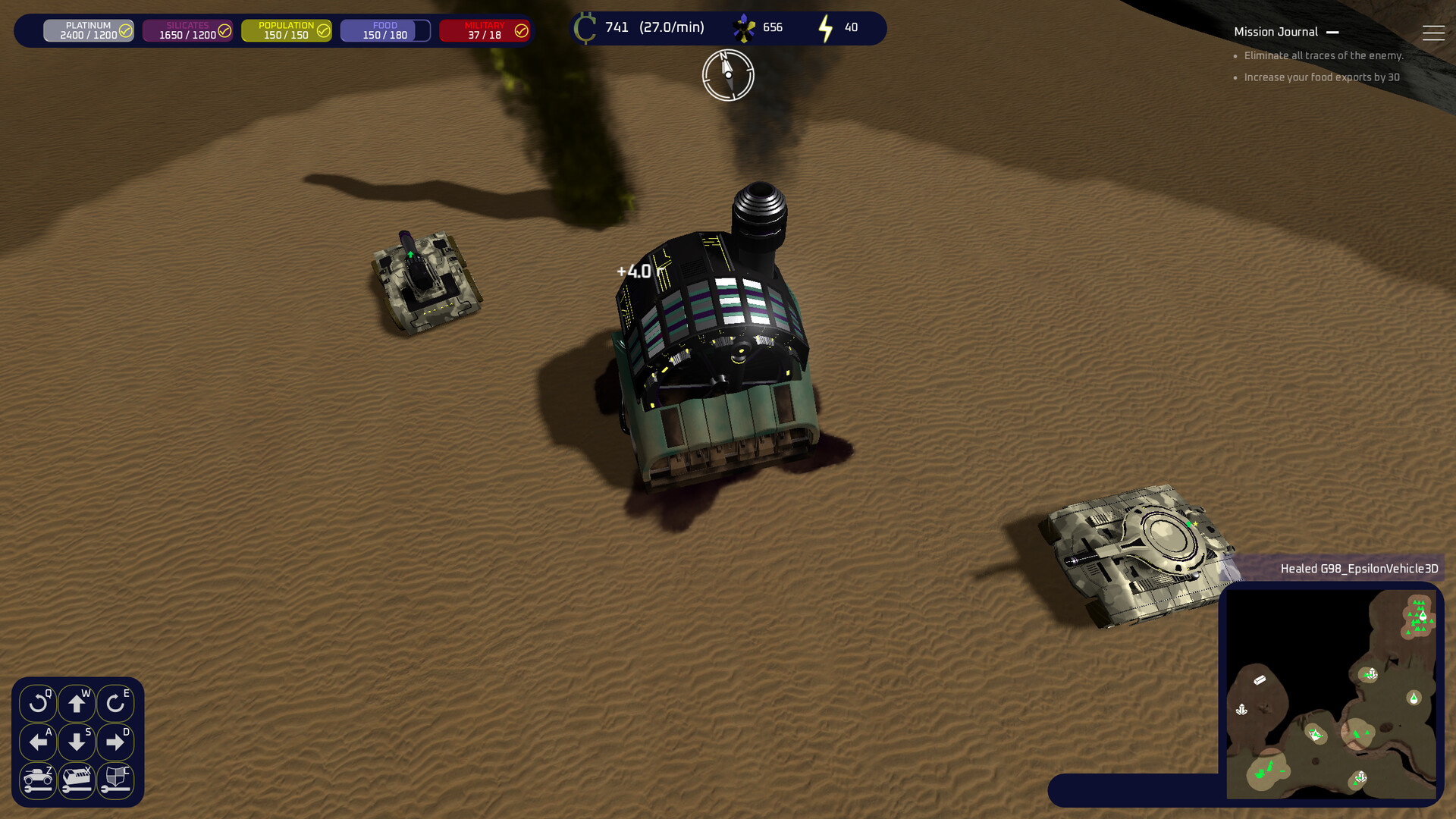Open the Mission Journal header
1456x819 pixels.
tap(1276, 31)
